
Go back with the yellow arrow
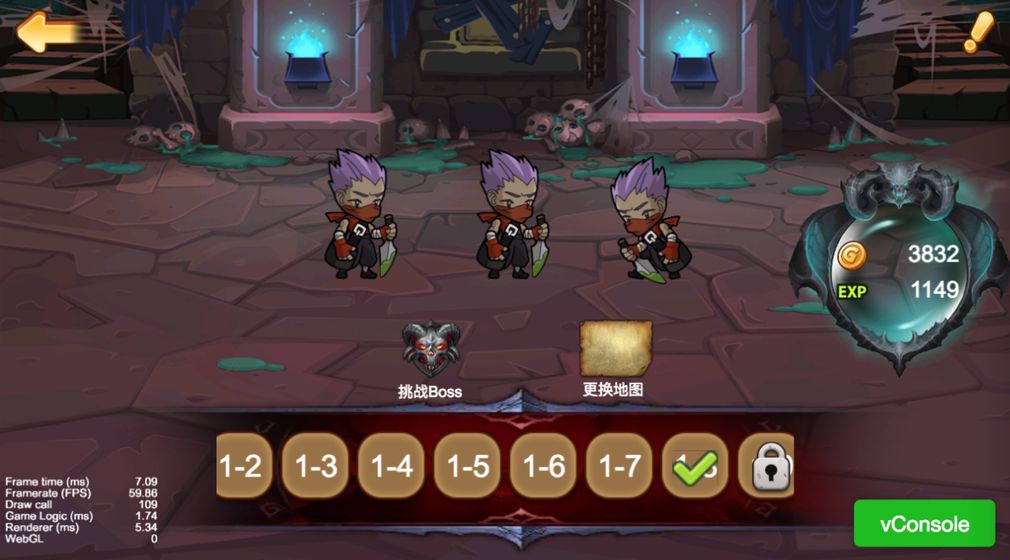tap(48, 33)
